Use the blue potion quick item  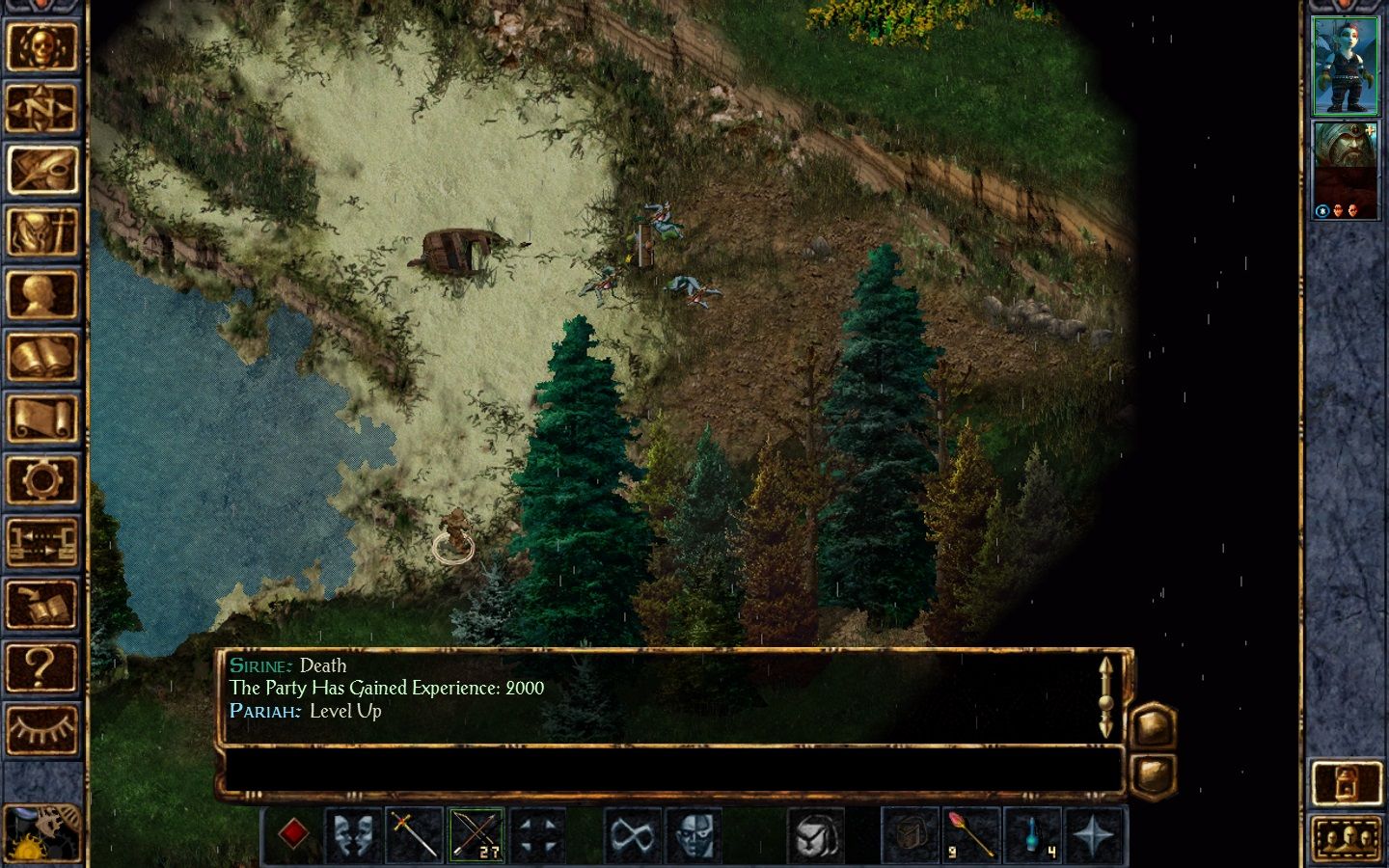[x=1032, y=834]
